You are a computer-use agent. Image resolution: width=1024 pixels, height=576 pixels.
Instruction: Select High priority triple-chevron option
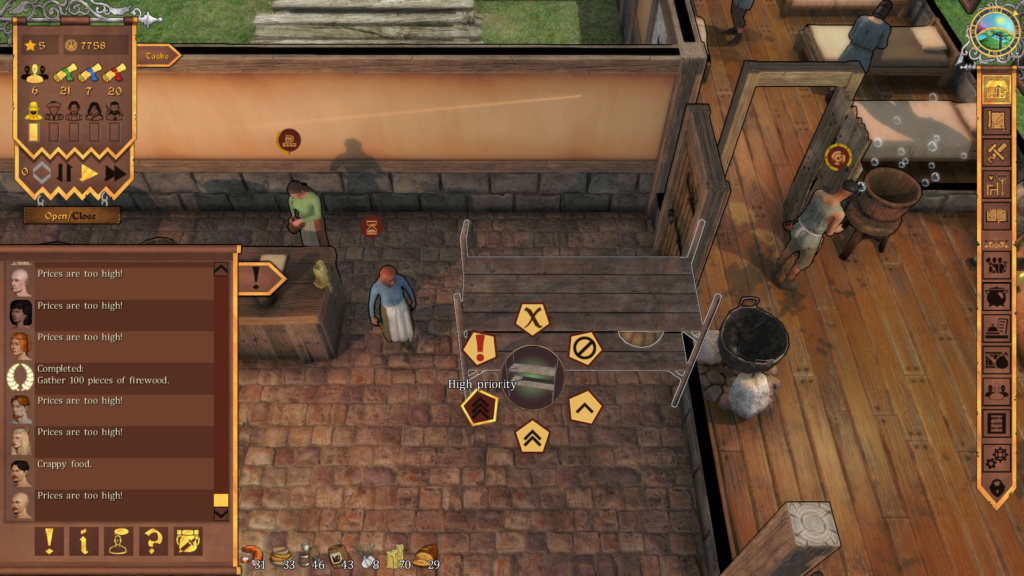click(480, 406)
